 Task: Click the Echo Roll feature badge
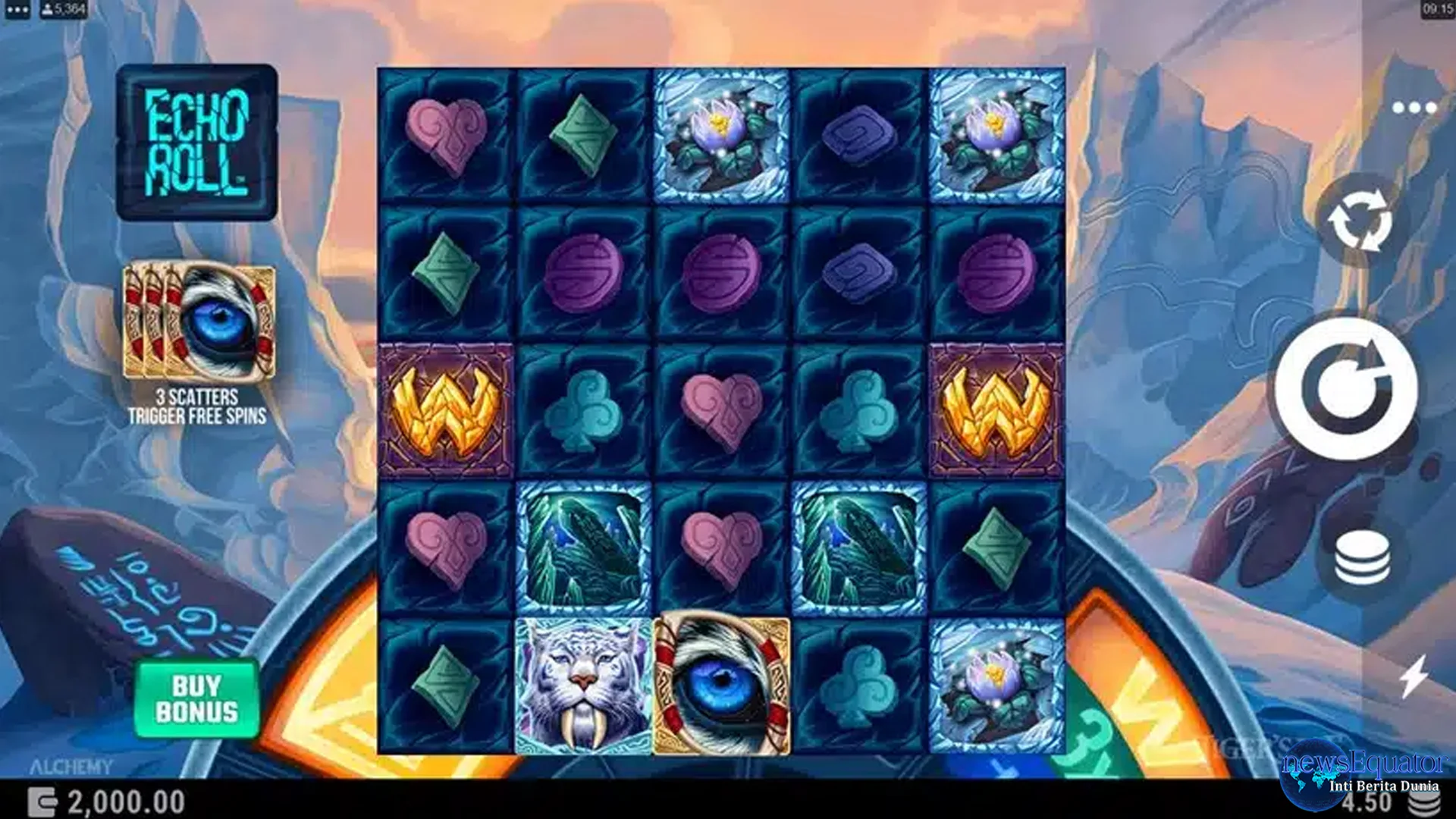(197, 144)
